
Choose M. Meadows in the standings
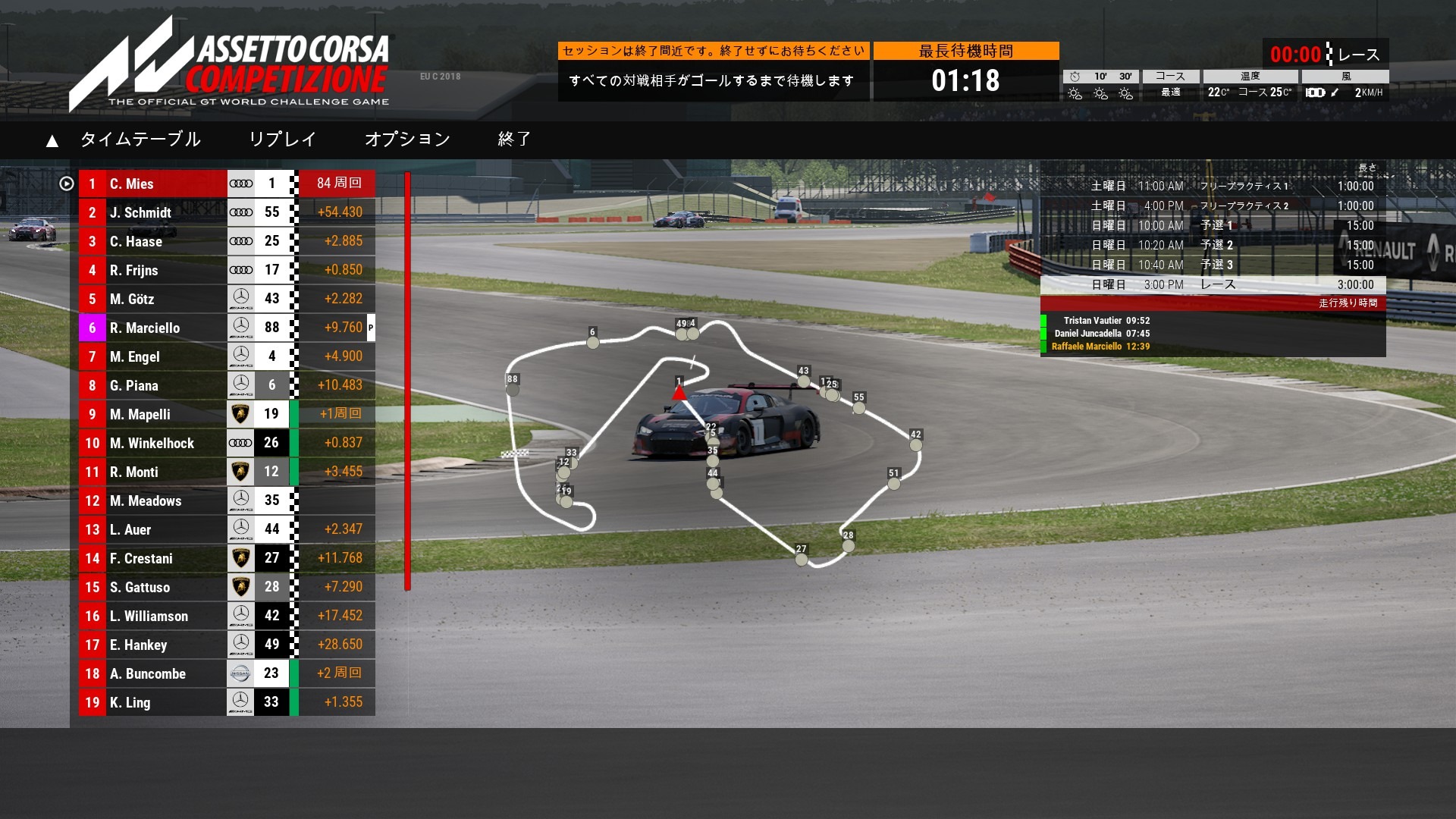click(x=152, y=501)
